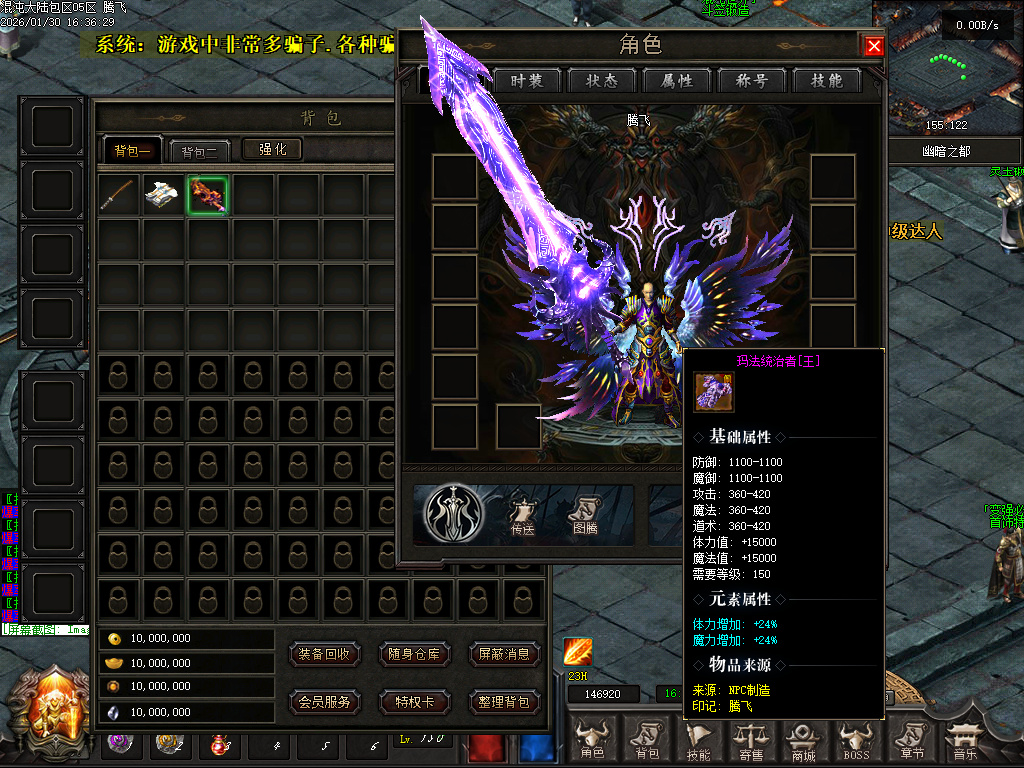Screen dimensions: 1024x768
Task: Switch to the 背包二 bag tab
Action: 200,151
